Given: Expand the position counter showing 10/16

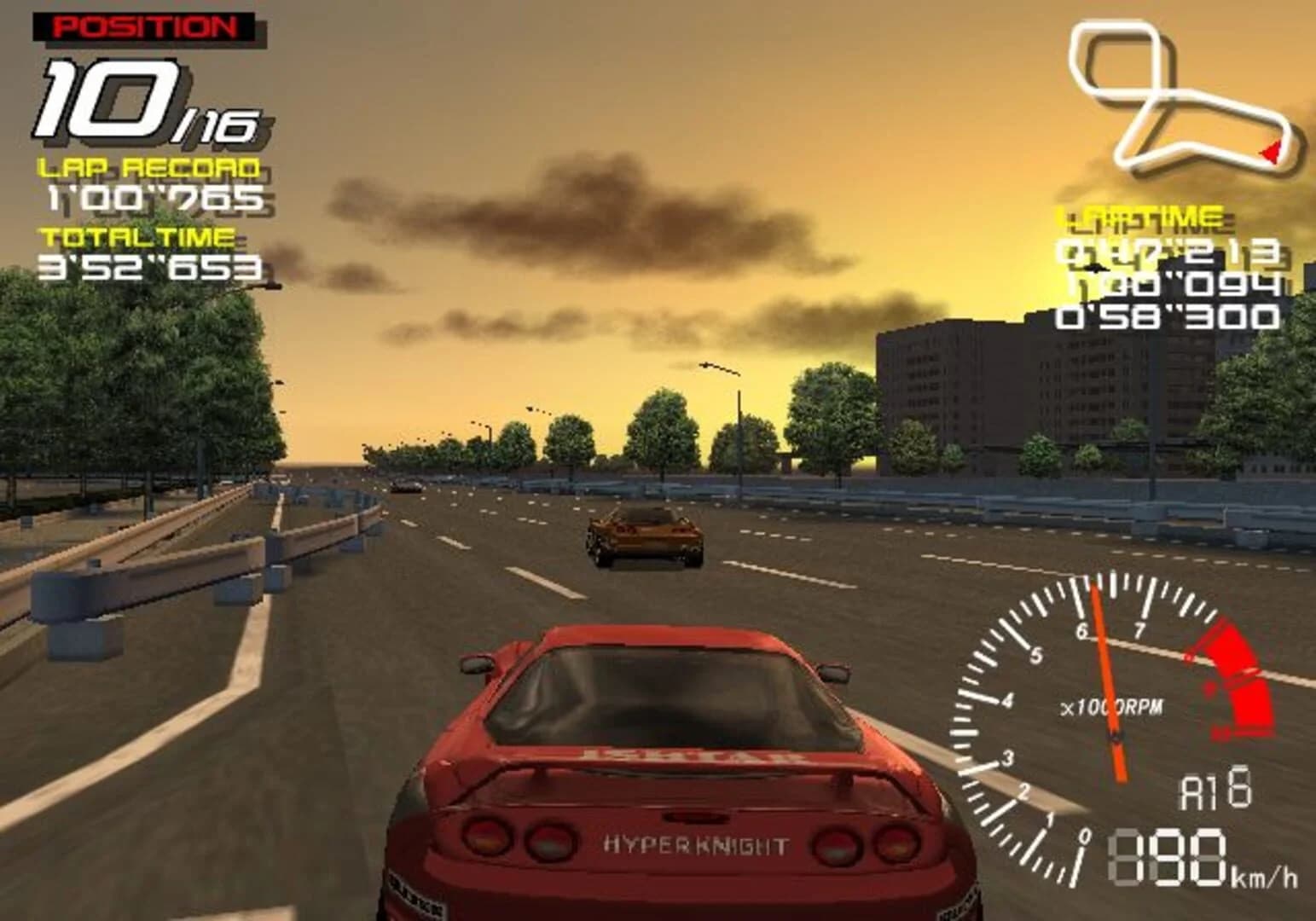Looking at the screenshot, I should click(x=136, y=98).
